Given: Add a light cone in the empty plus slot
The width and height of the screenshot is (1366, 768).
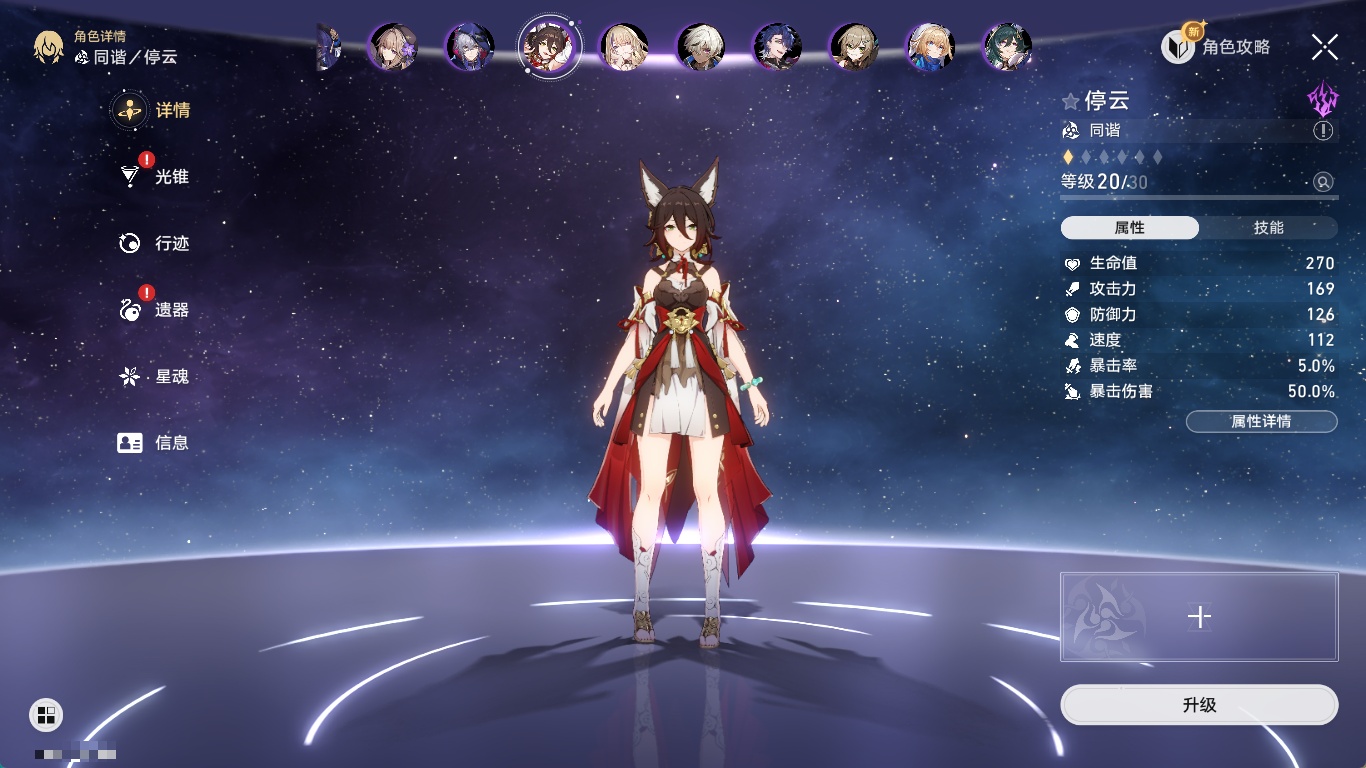Looking at the screenshot, I should tap(1199, 617).
